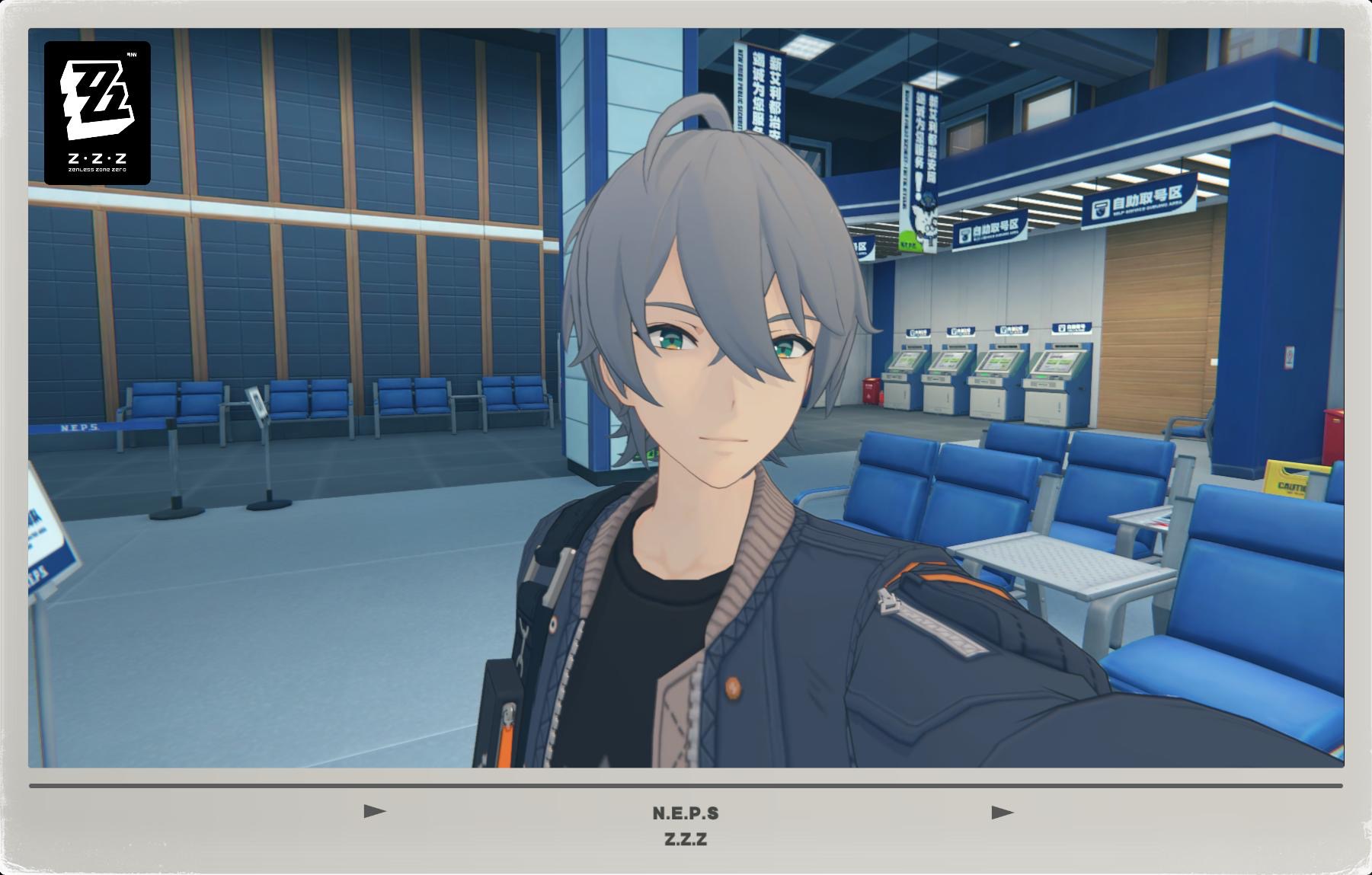
Task: Click the green exit sign on the pillar
Action: [650, 456]
